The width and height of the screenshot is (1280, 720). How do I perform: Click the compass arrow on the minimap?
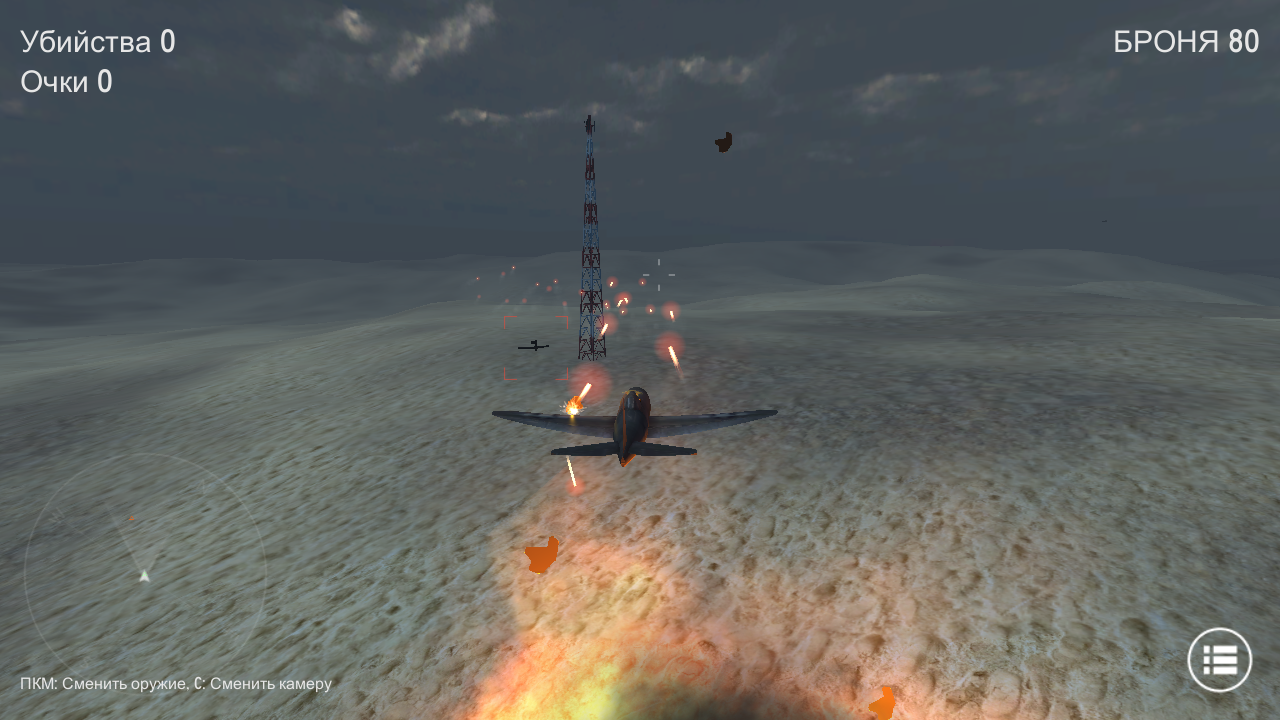[x=143, y=576]
